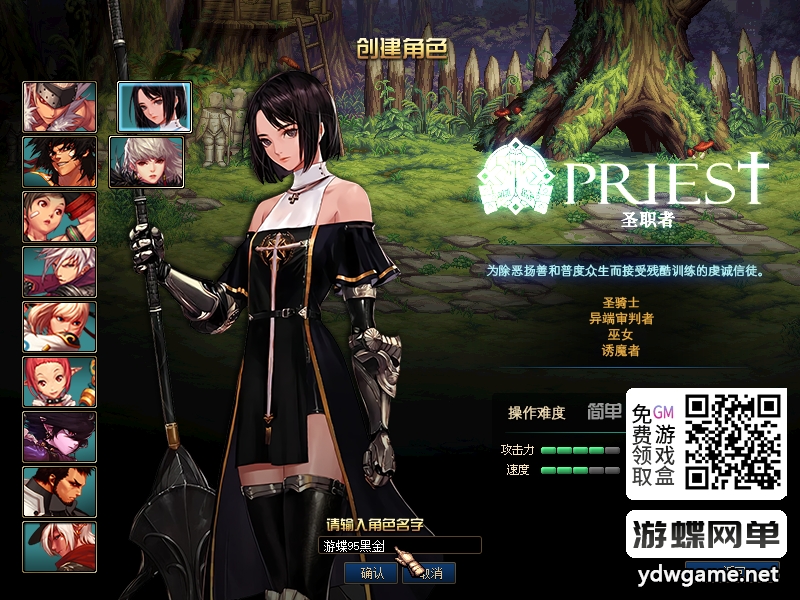The width and height of the screenshot is (800, 600).
Task: Select the white-haired eyepatch character portrait
Action: click(60, 107)
